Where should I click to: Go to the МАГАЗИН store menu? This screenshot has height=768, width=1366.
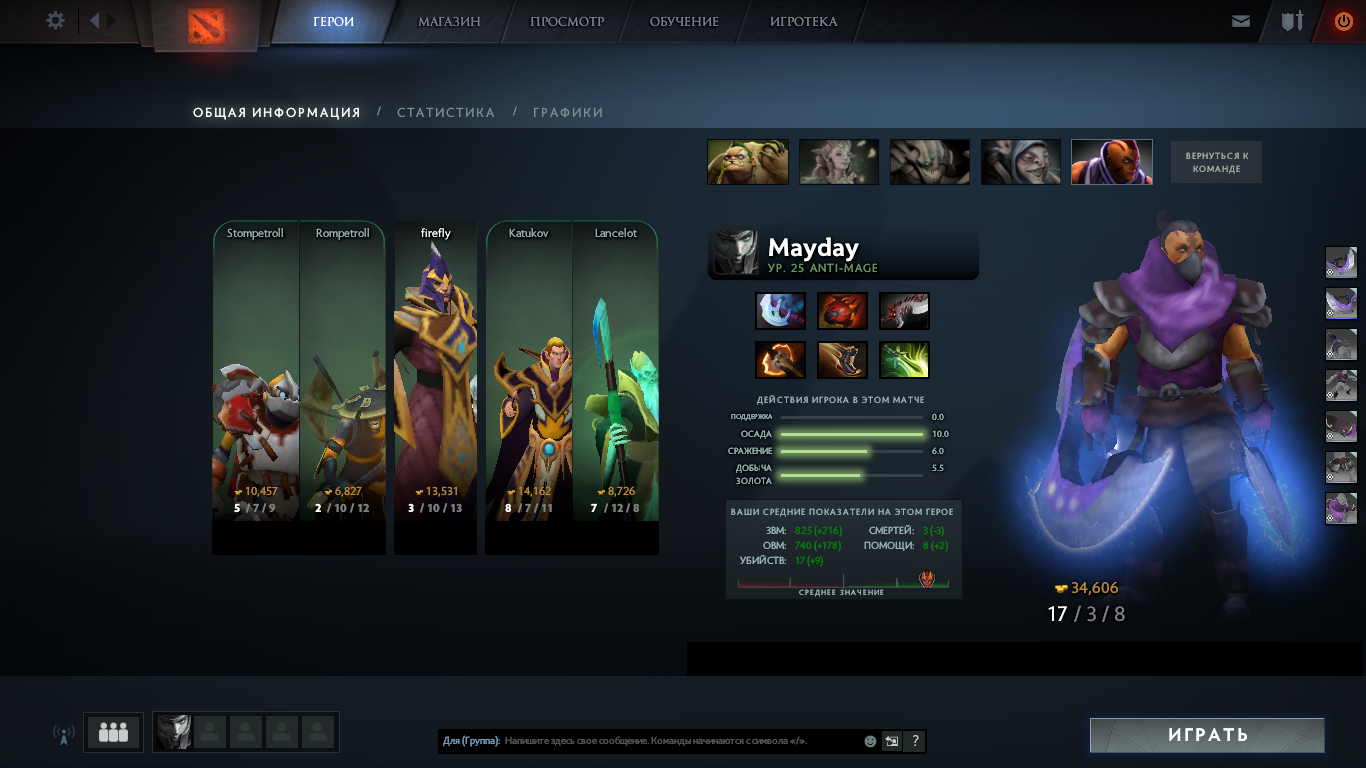[x=449, y=21]
